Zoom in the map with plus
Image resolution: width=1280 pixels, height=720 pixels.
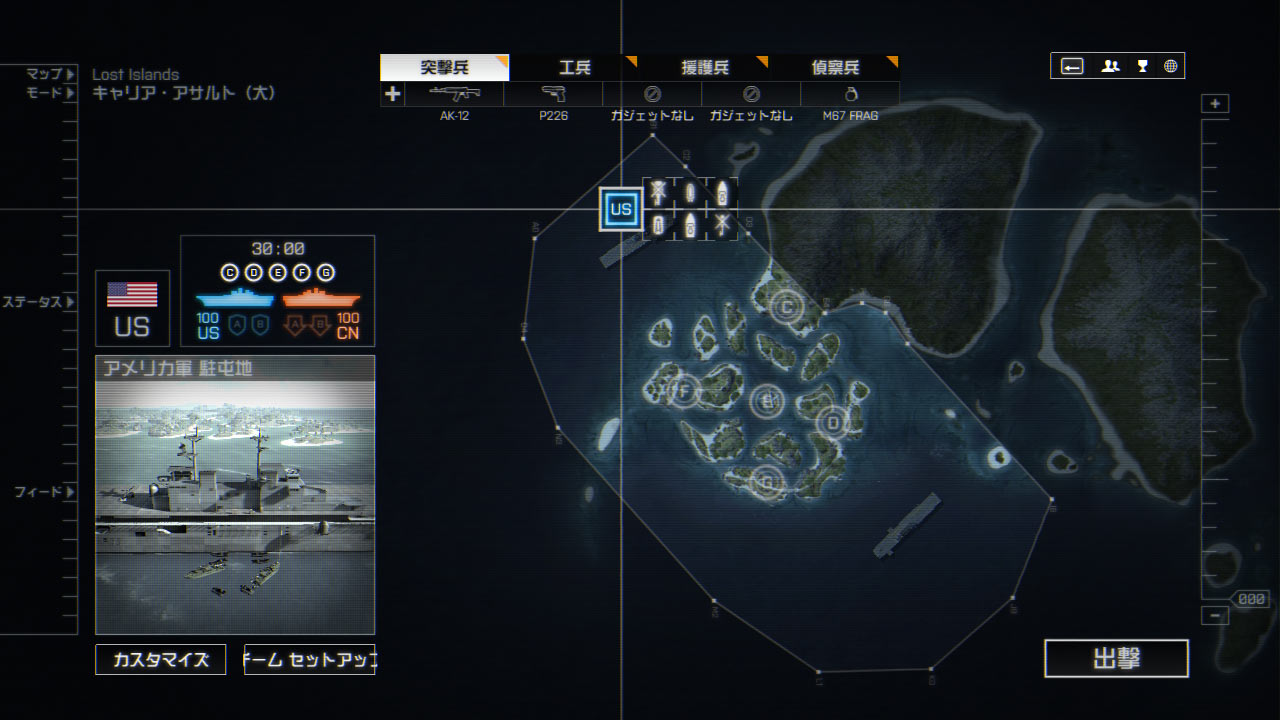coord(1215,104)
